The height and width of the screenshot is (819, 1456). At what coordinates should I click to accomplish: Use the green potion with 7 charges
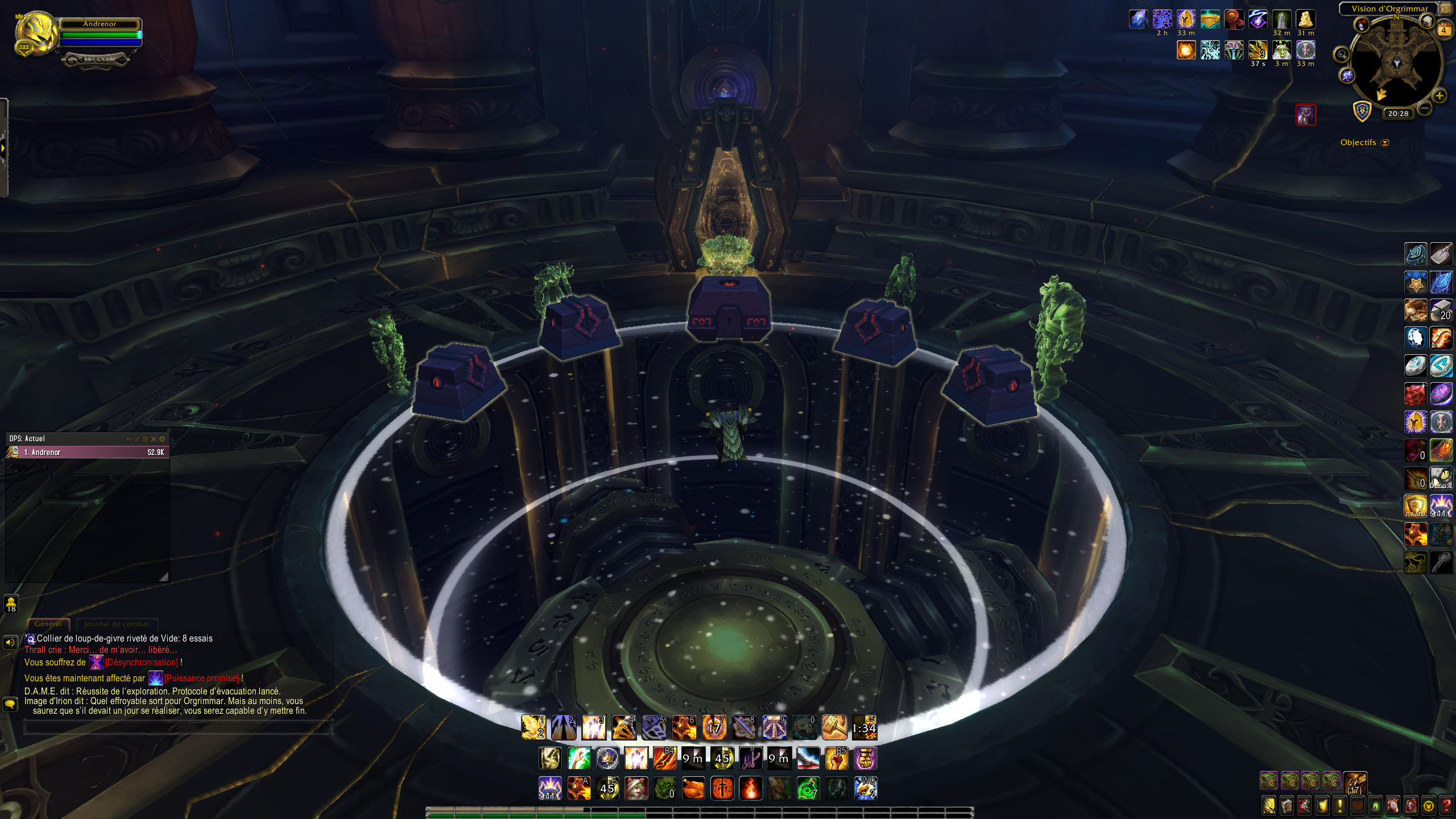click(x=808, y=789)
